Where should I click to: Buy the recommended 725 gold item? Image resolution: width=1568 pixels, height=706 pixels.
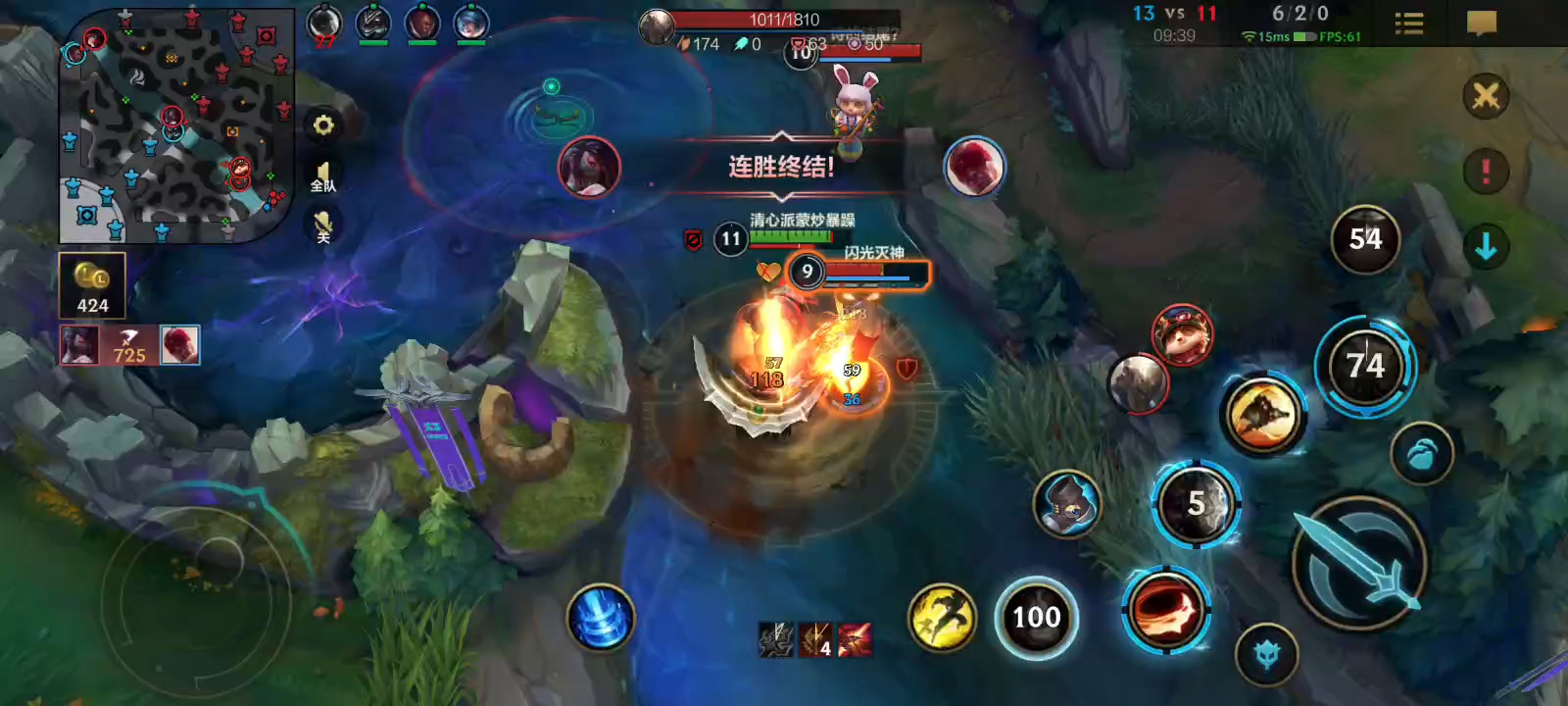129,345
